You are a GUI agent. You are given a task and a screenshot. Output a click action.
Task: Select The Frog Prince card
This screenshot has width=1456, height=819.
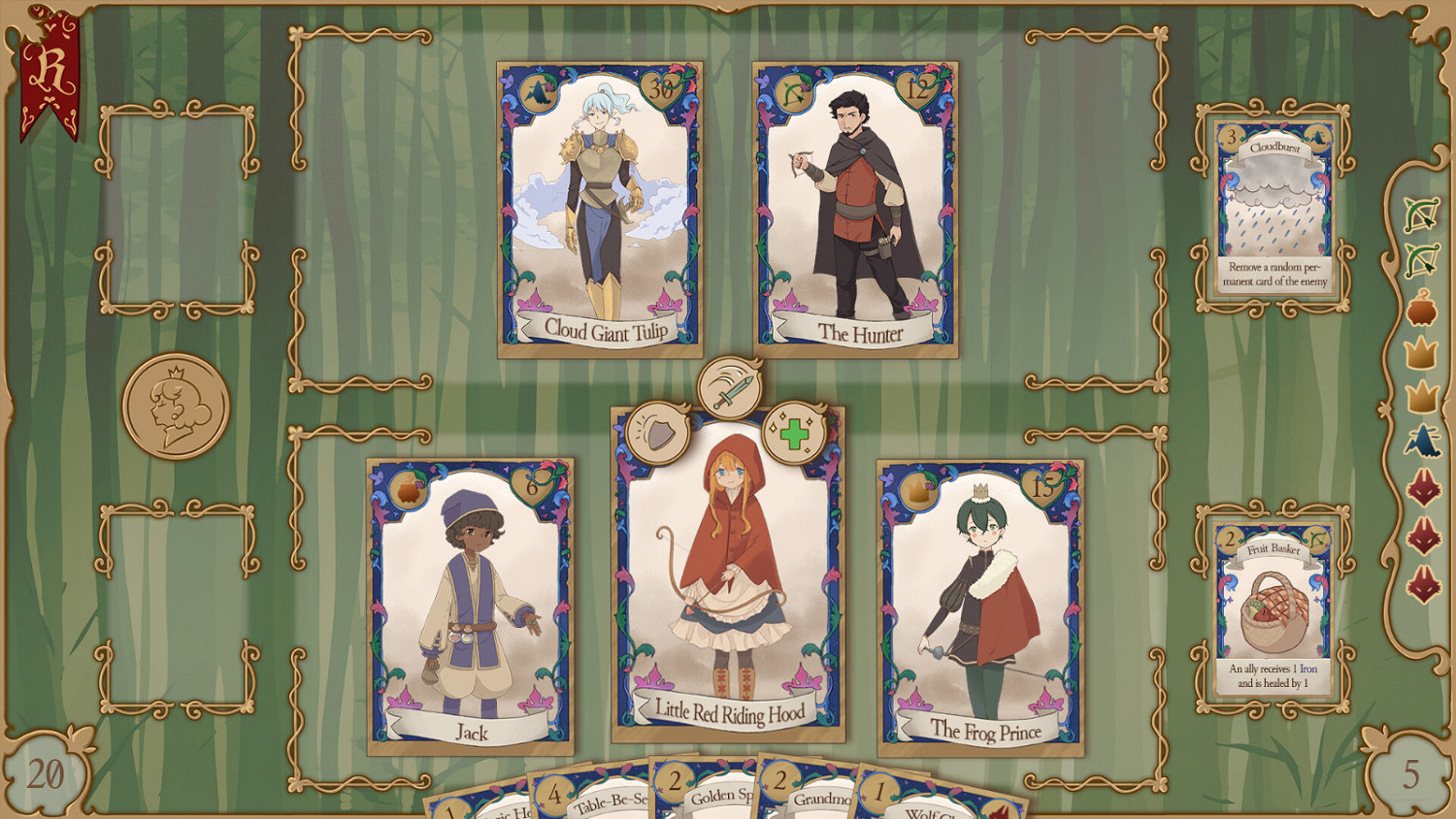[x=980, y=603]
